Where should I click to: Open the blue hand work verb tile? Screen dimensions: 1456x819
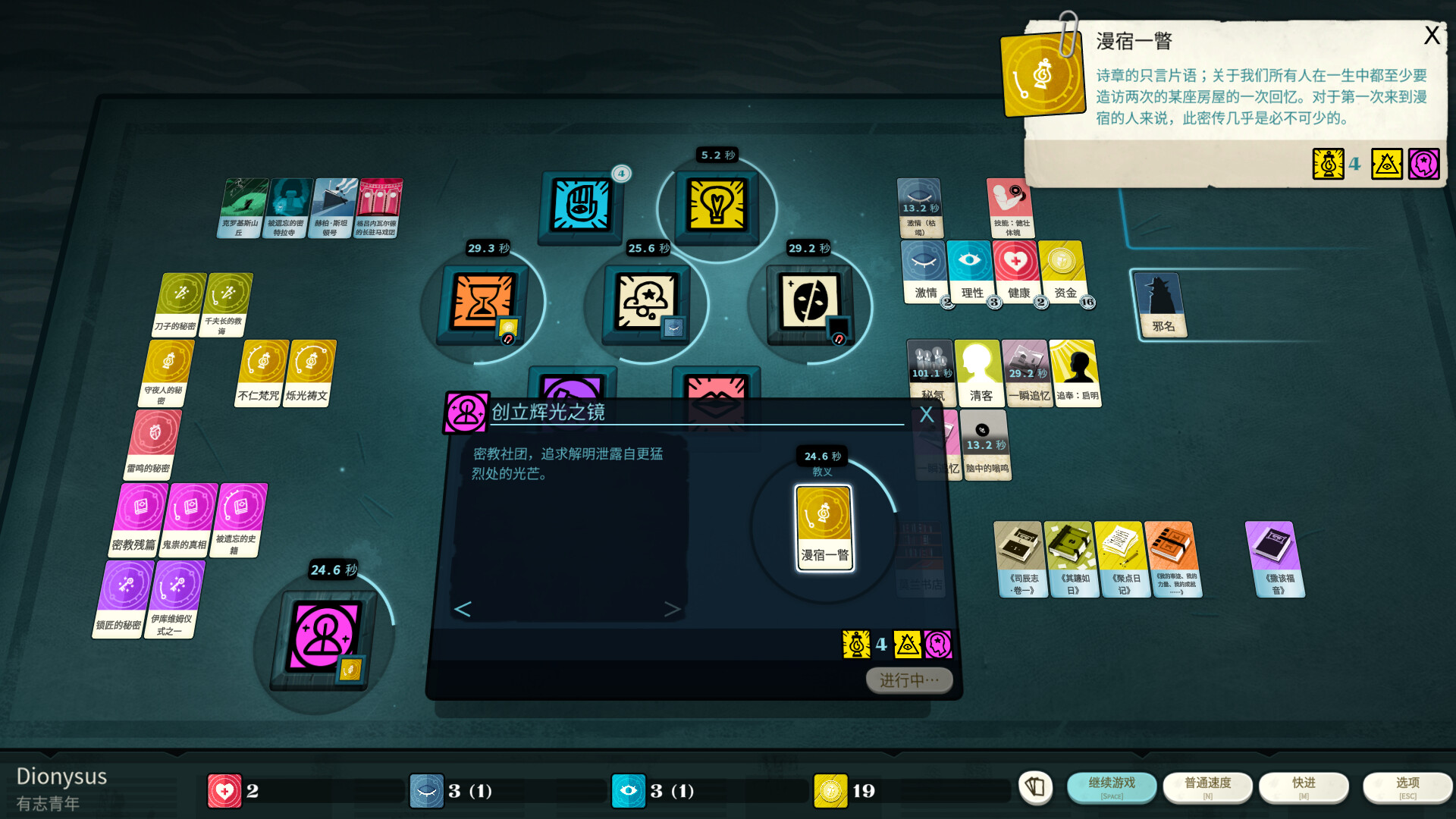tap(580, 205)
